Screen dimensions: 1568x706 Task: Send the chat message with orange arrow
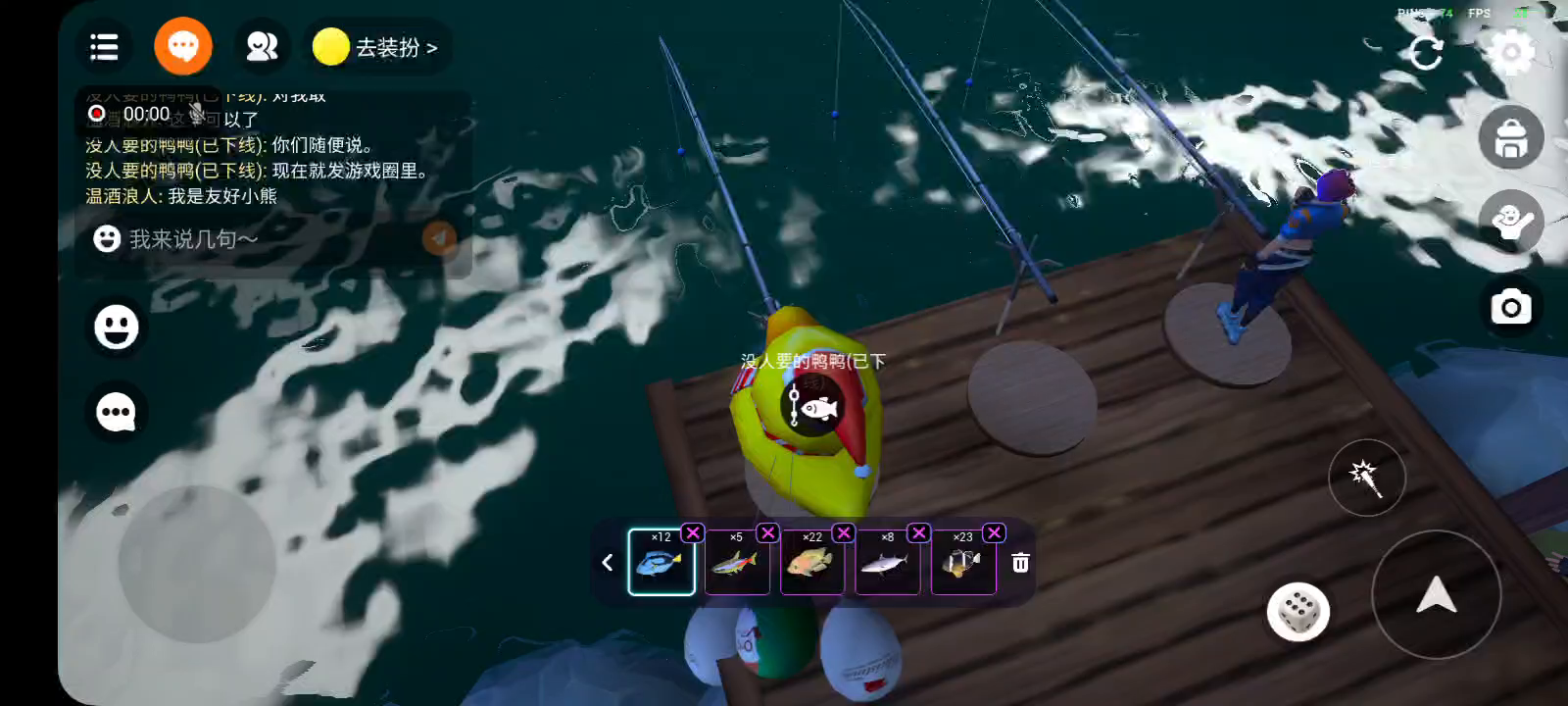click(439, 237)
